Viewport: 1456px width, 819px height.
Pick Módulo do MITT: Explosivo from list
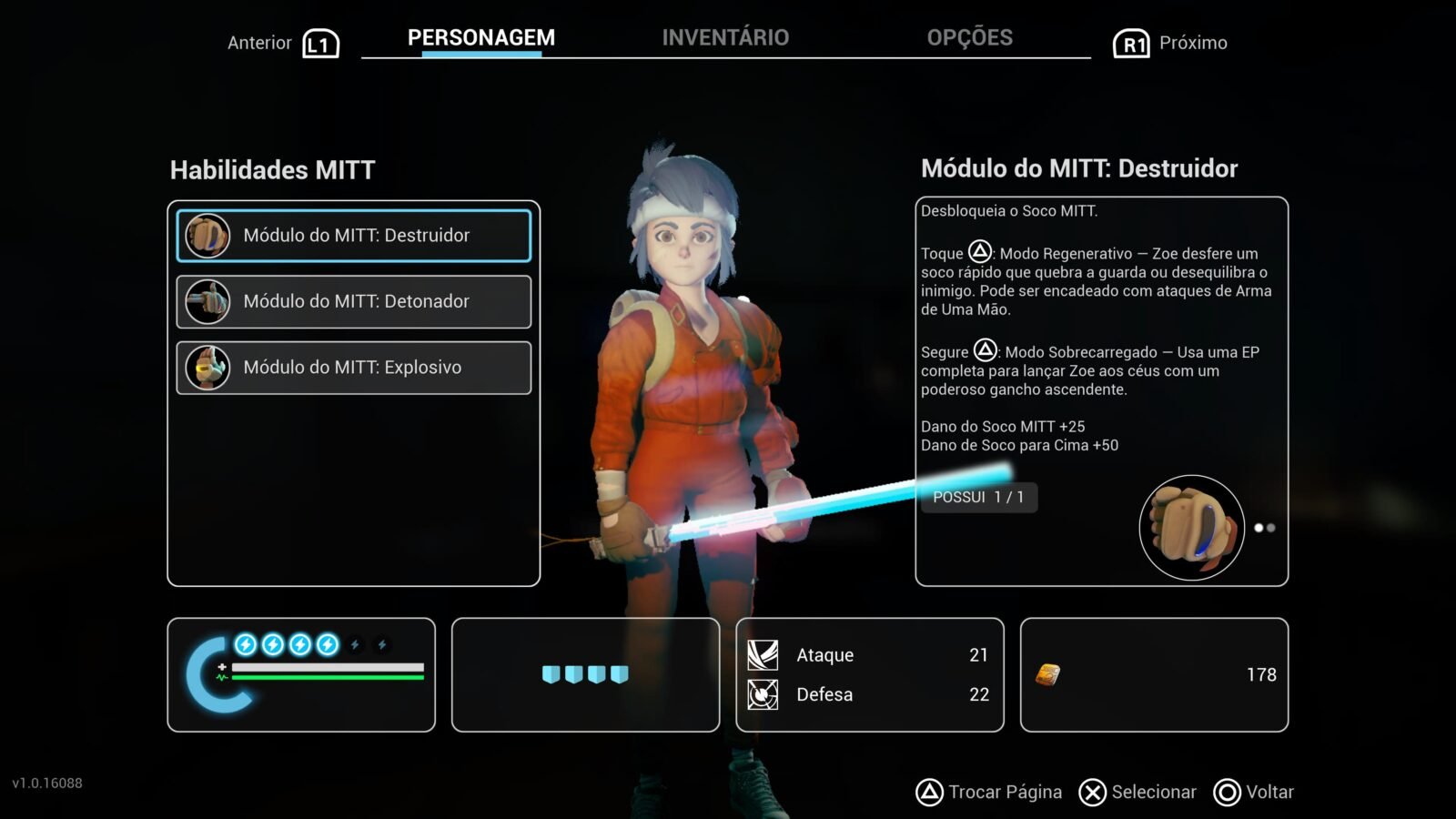coord(354,368)
